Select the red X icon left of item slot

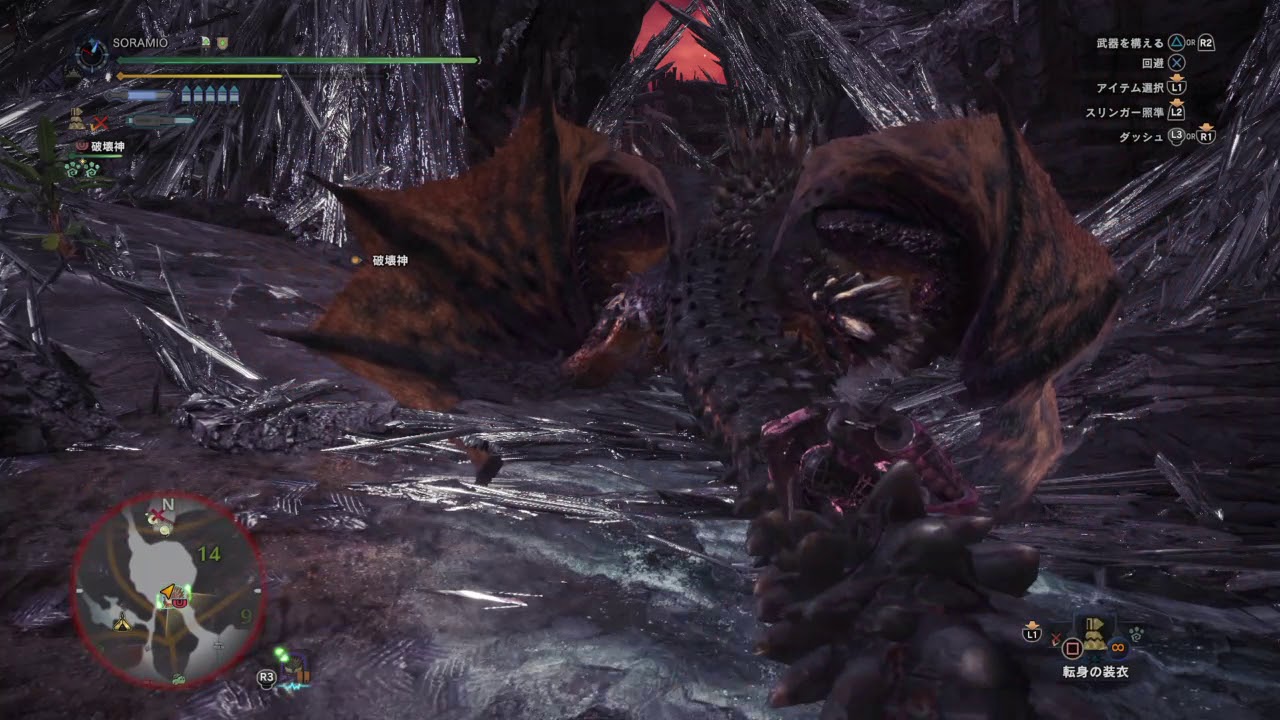1056,639
